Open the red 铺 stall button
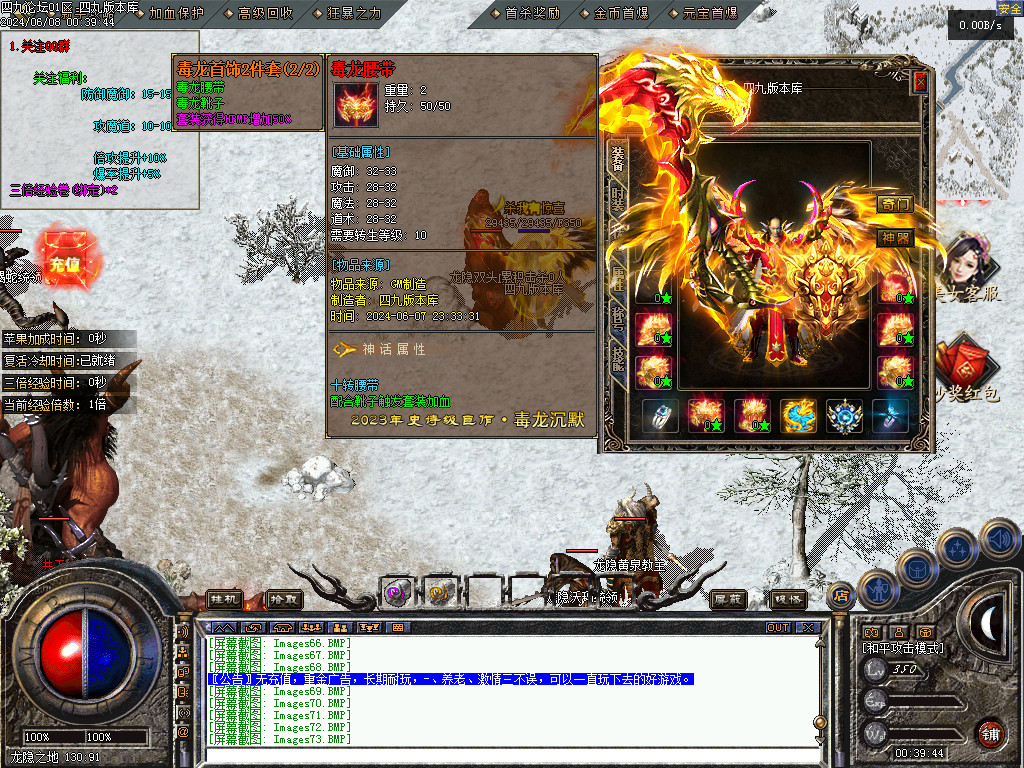This screenshot has width=1024, height=768. point(990,733)
